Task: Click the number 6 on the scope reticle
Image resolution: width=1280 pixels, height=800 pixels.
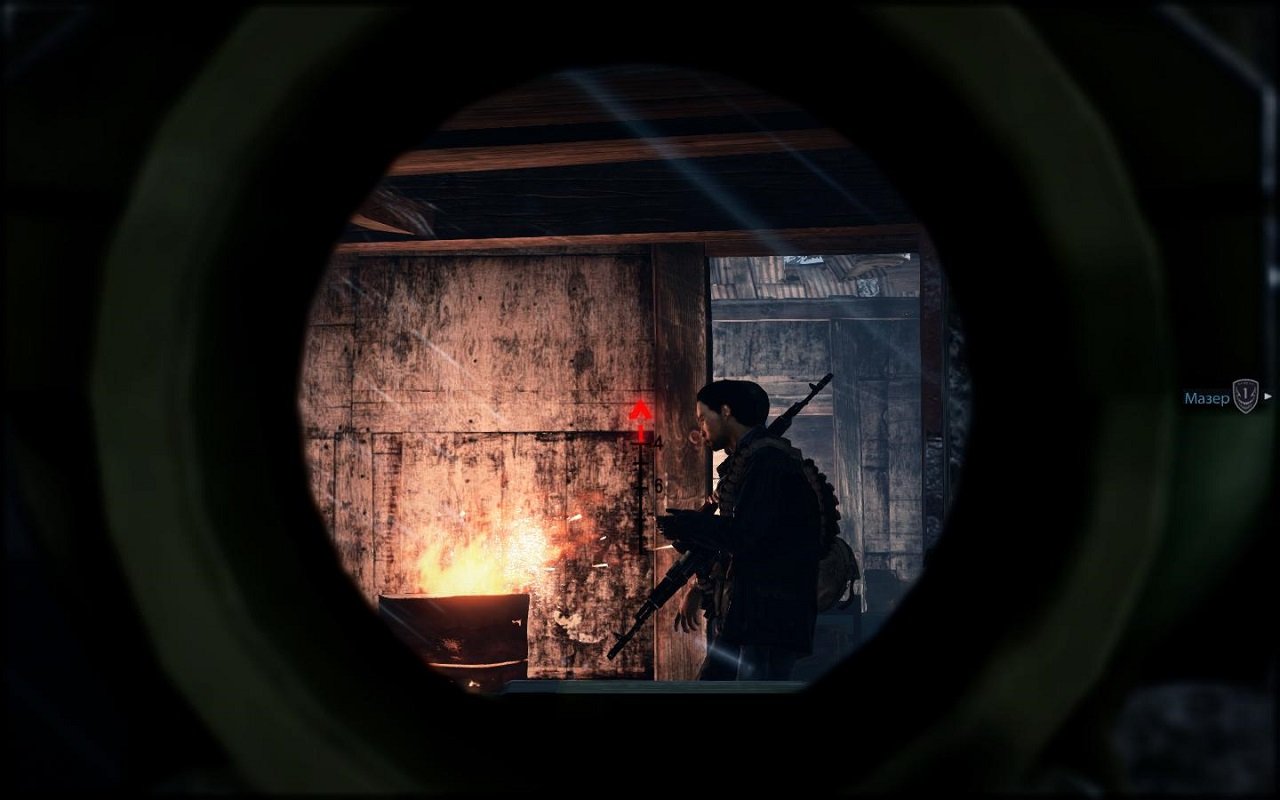Action: coord(659,484)
